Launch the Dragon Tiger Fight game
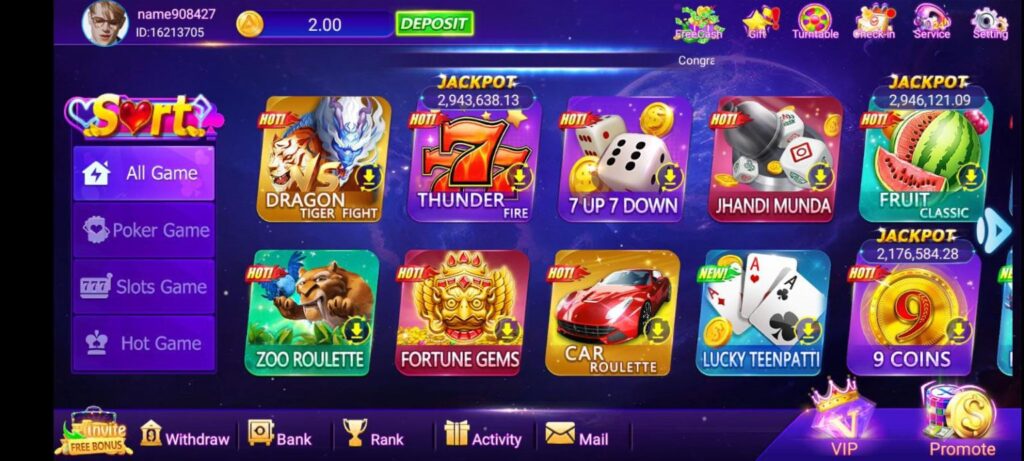 pos(323,160)
